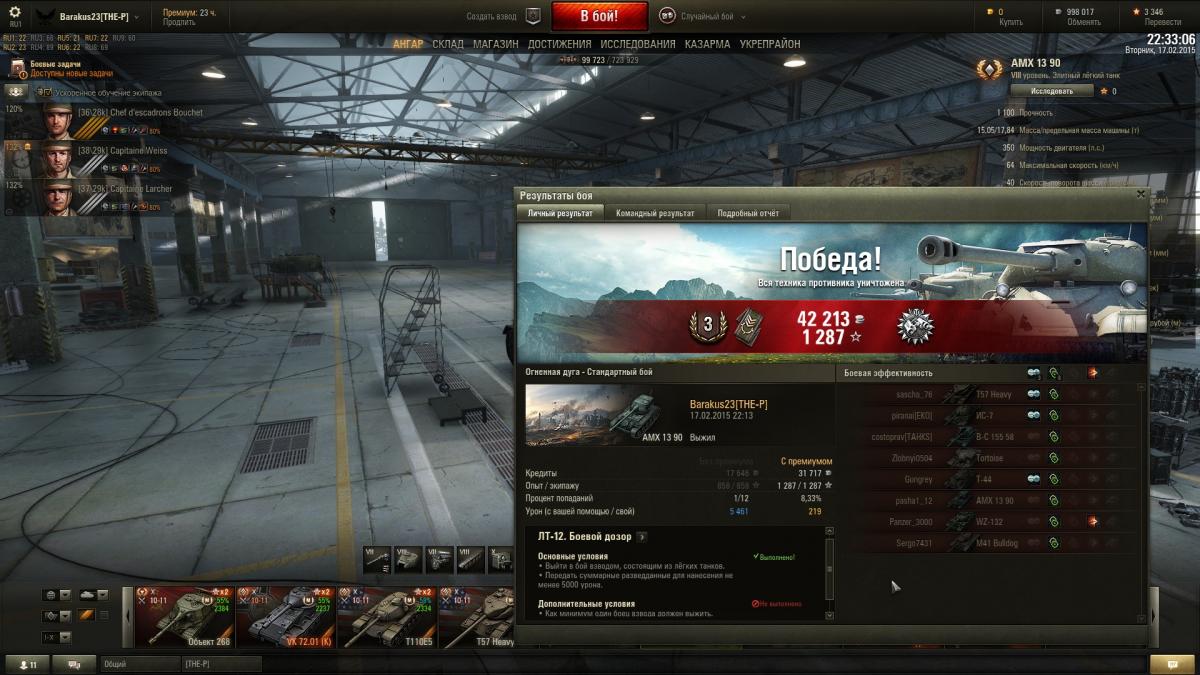Switch to Подробный отчёт tab

click(748, 213)
